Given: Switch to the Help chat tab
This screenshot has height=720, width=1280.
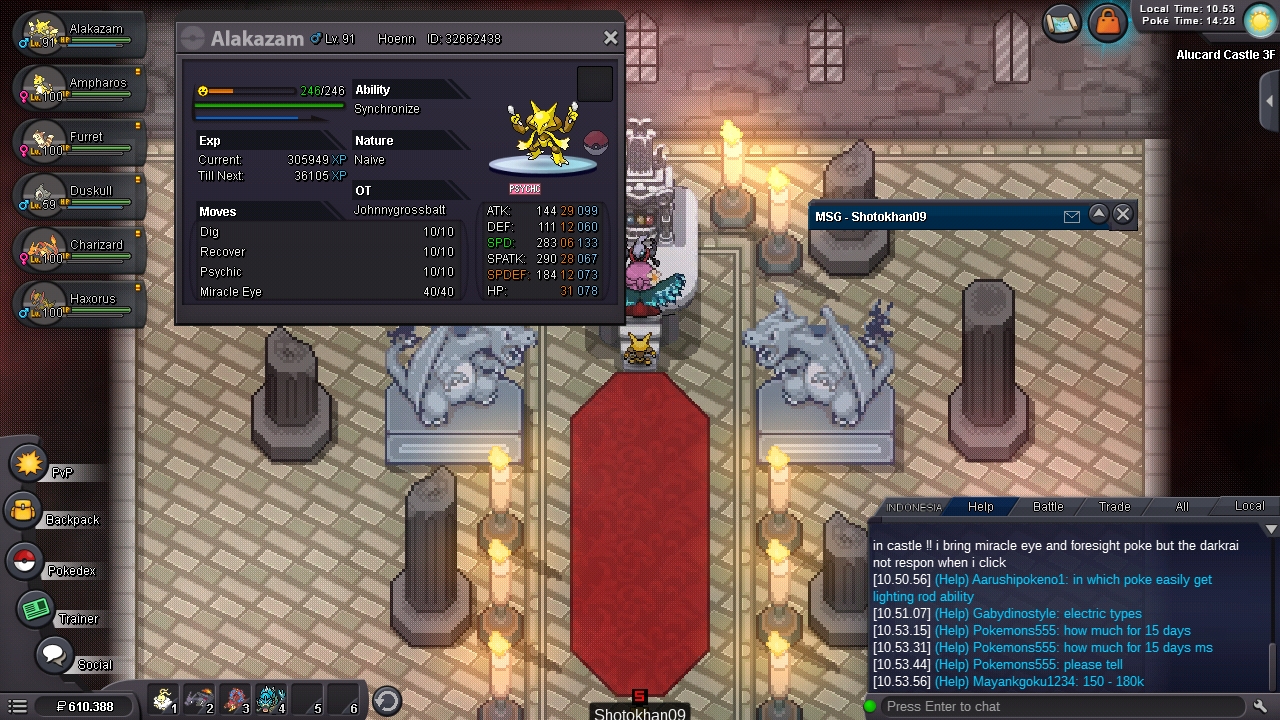Looking at the screenshot, I should click(980, 507).
